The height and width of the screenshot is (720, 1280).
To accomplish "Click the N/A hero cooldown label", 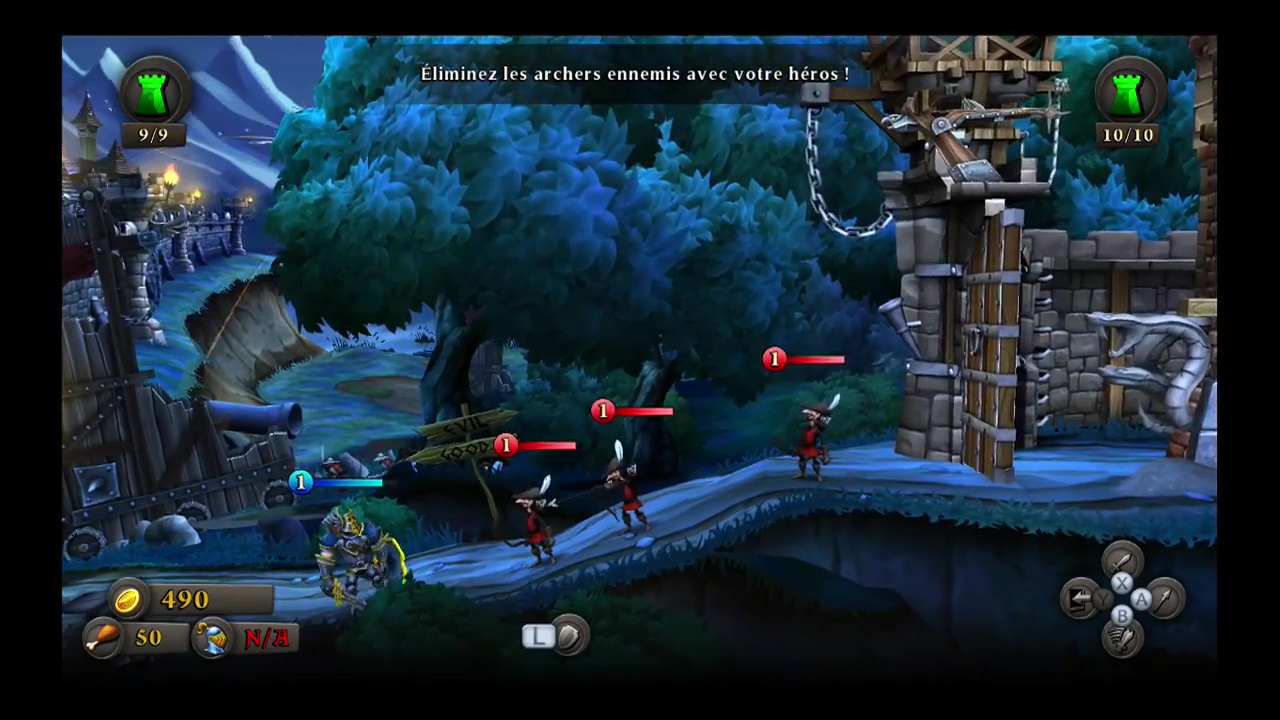I will [265, 638].
